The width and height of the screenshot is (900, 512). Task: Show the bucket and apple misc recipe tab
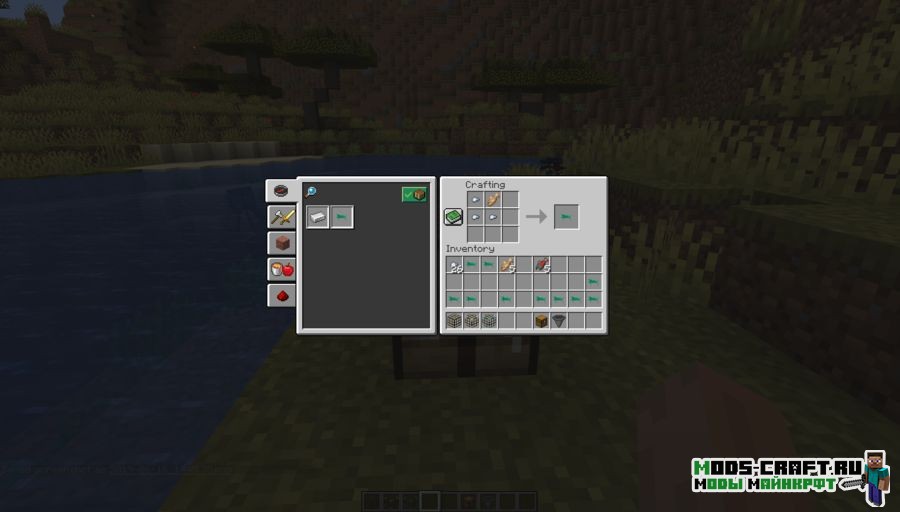[x=281, y=269]
